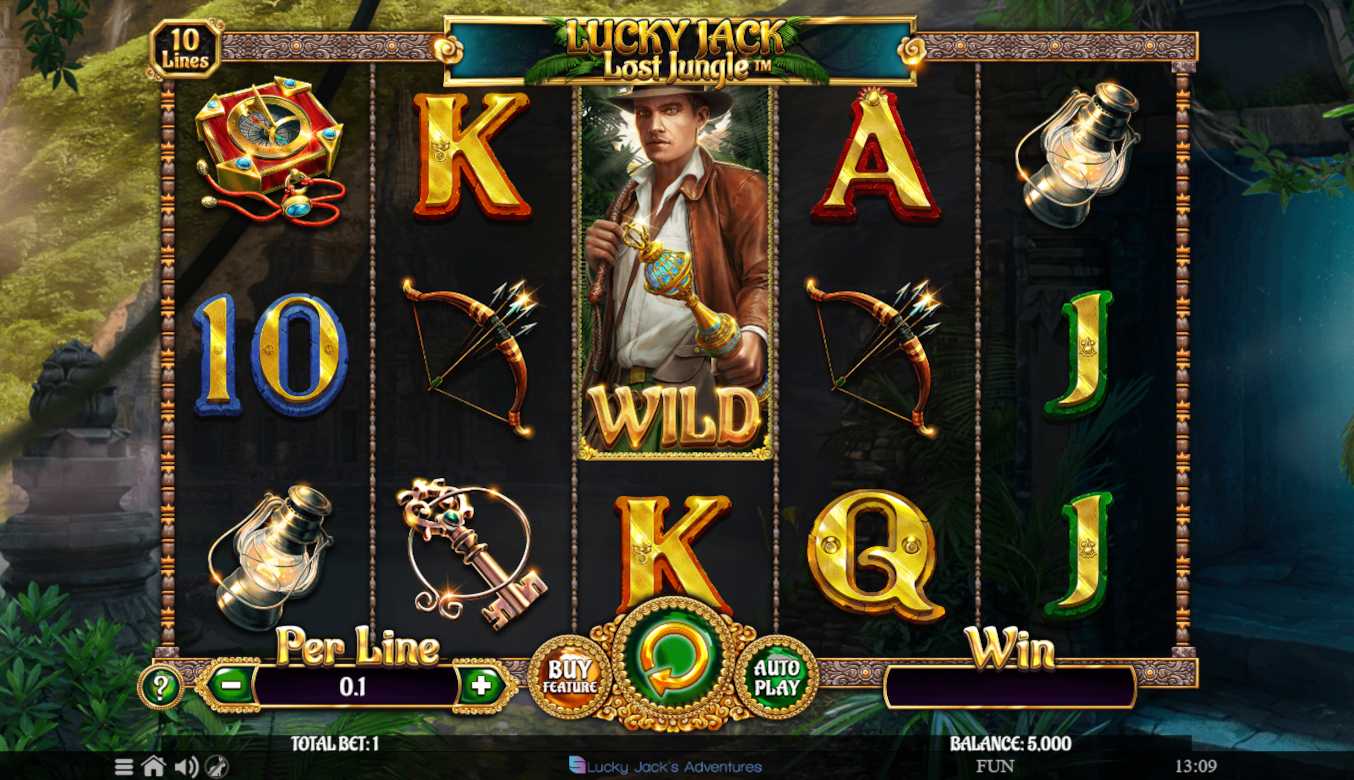Decrease the per line bet

230,686
